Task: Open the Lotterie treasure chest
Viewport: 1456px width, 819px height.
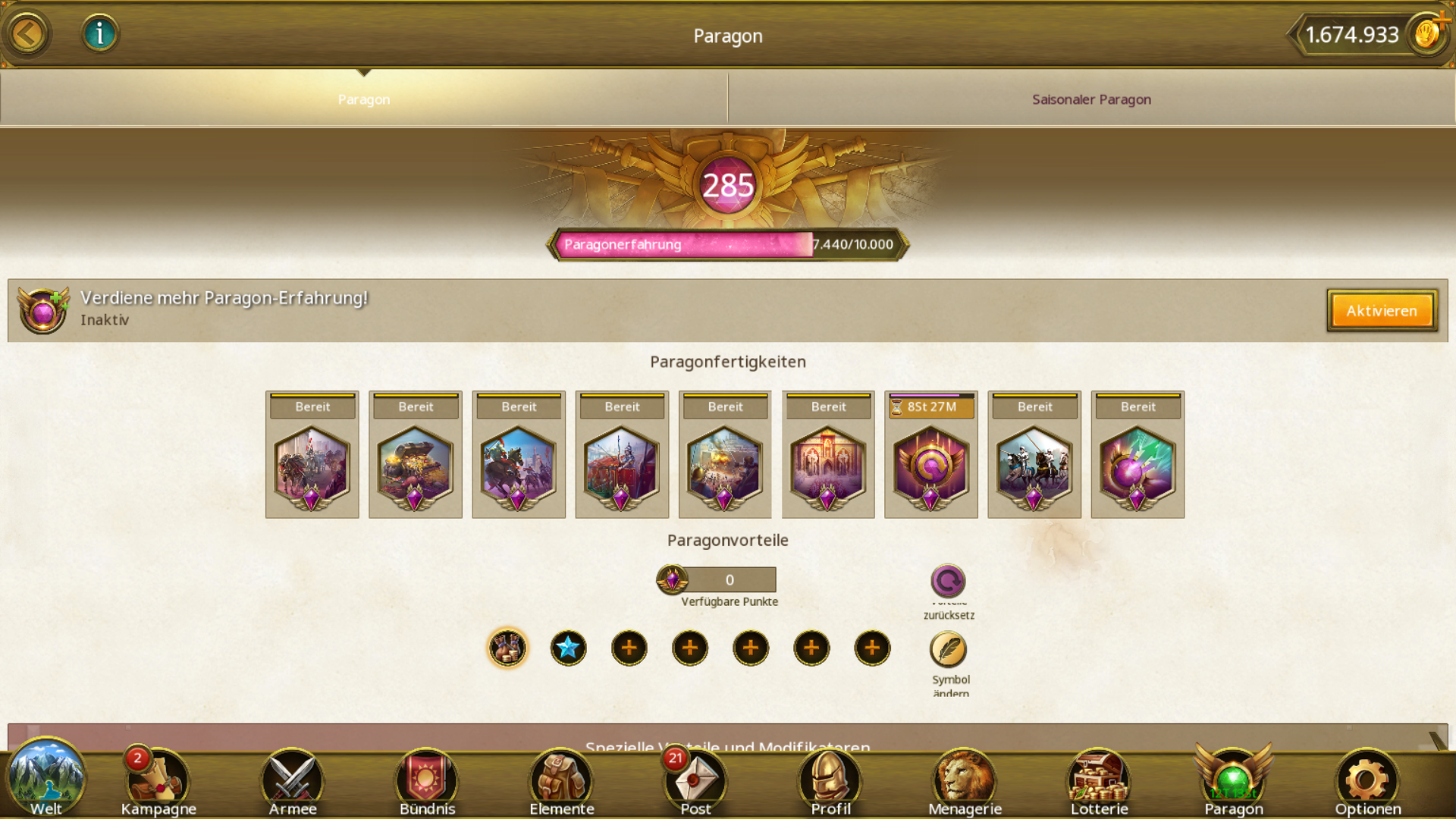Action: point(1099,783)
